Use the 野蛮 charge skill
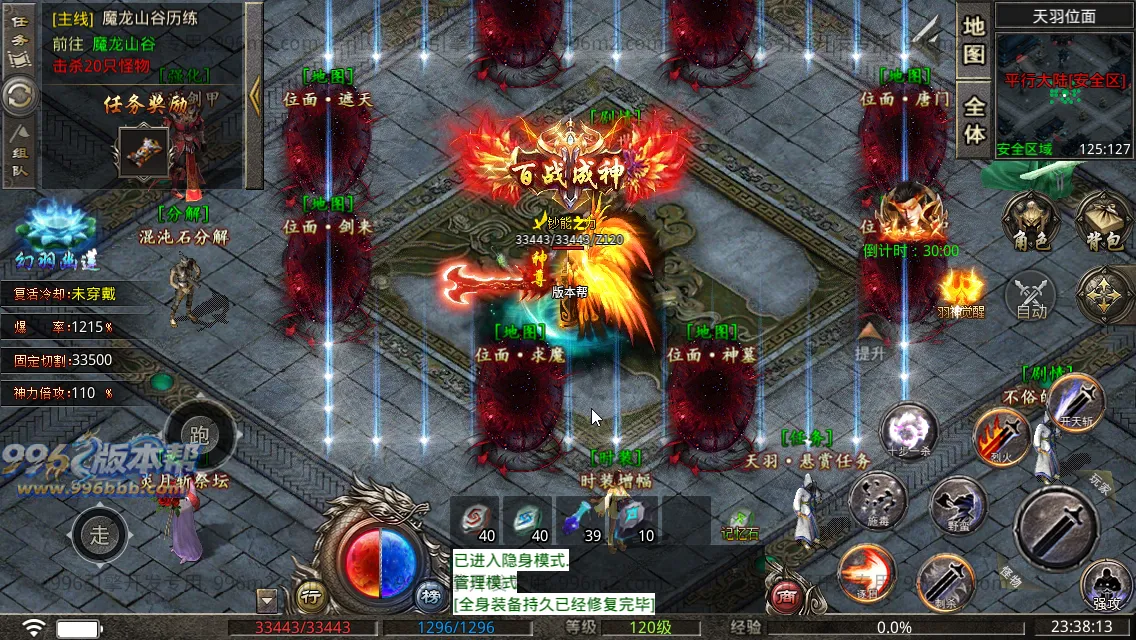Viewport: 1136px width, 640px height. (x=957, y=506)
